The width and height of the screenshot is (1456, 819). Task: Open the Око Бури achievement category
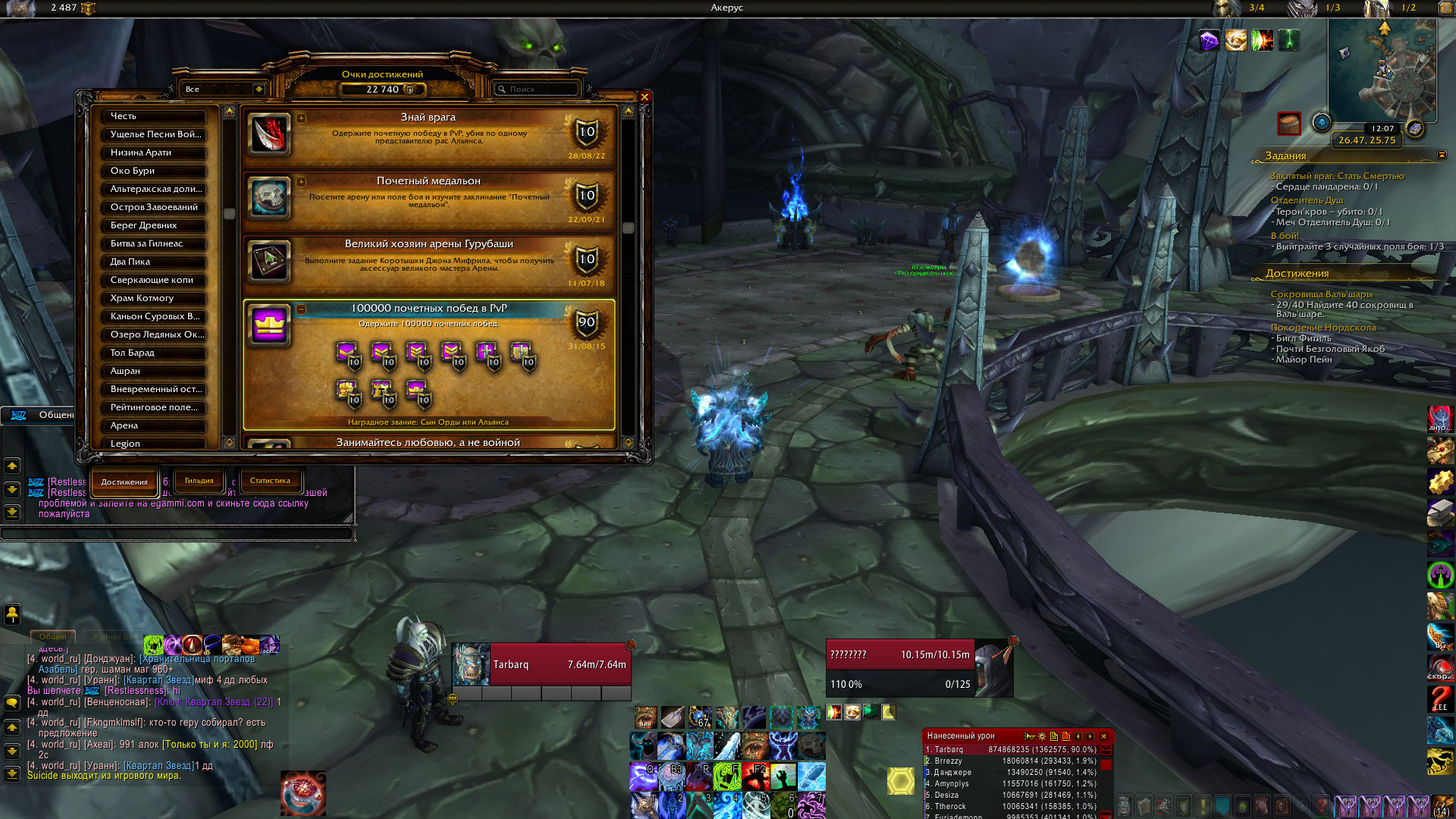[x=154, y=171]
